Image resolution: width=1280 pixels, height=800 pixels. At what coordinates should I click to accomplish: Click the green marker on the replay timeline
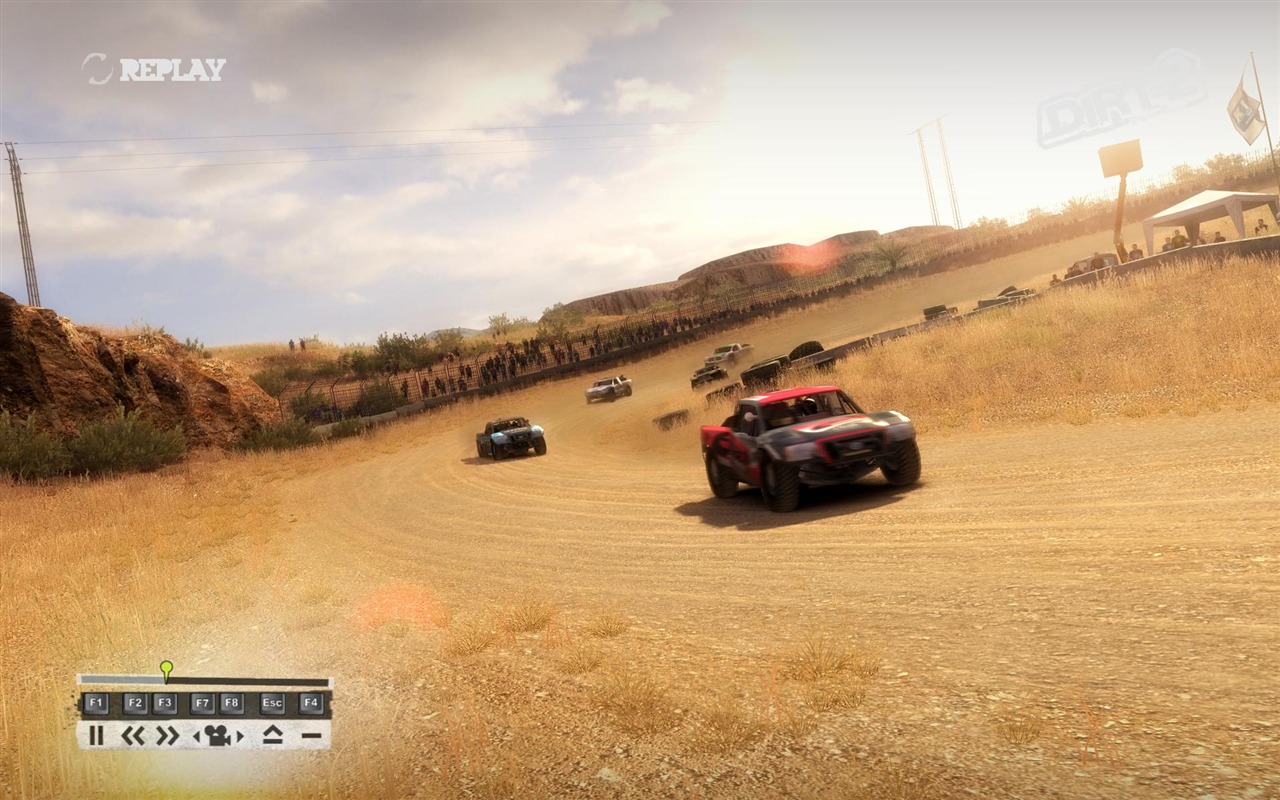click(x=166, y=667)
